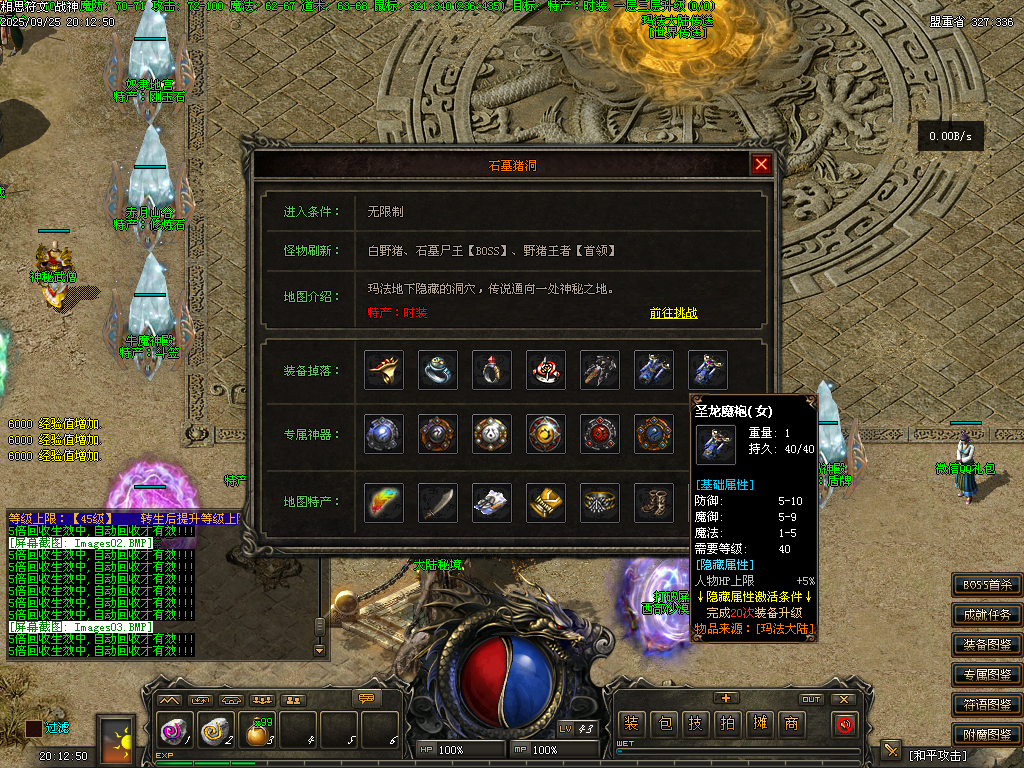Open the 专属图鉴 exclusive codex
This screenshot has height=768, width=1024.
pos(987,675)
